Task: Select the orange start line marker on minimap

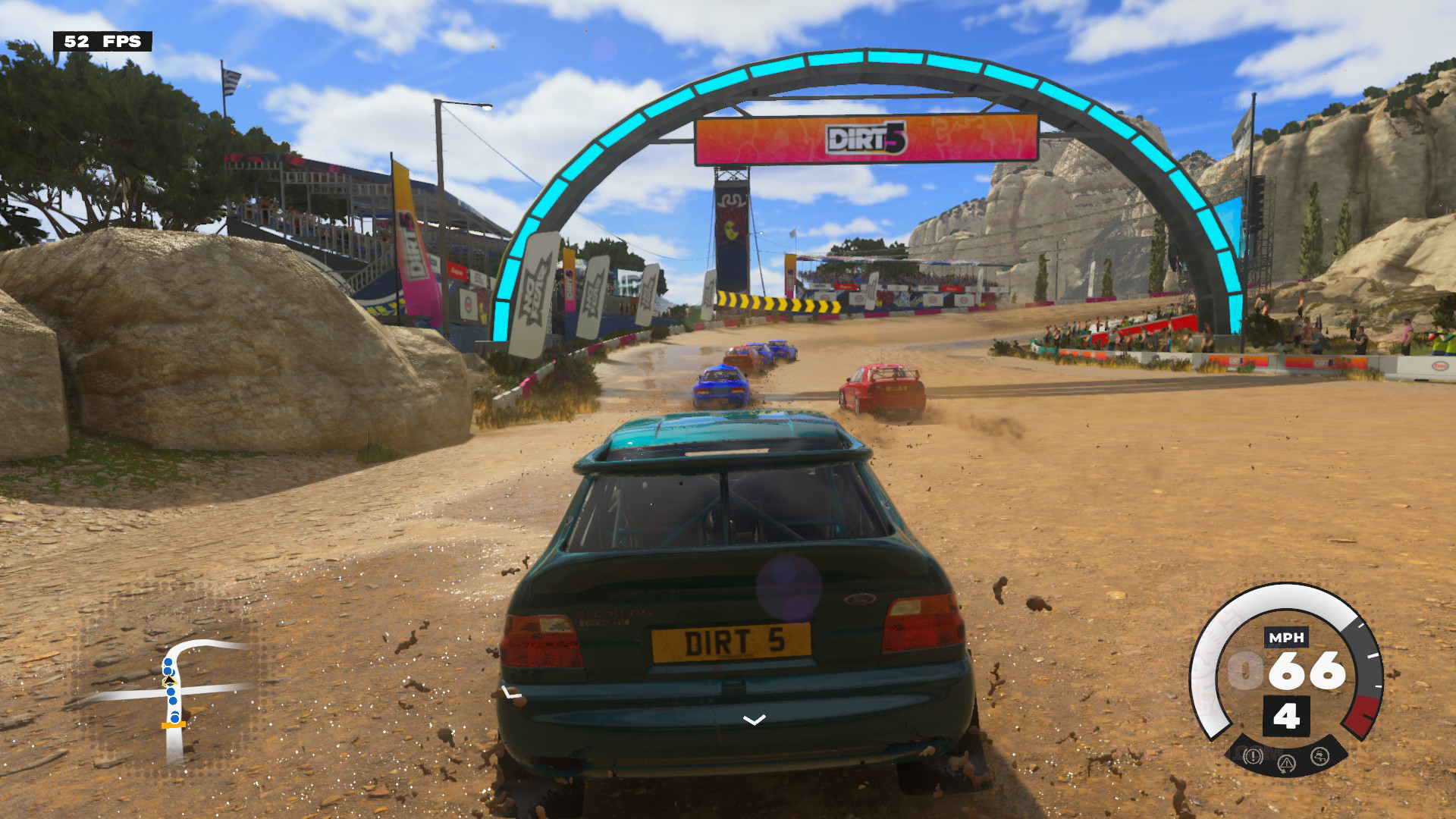Action: point(174,725)
